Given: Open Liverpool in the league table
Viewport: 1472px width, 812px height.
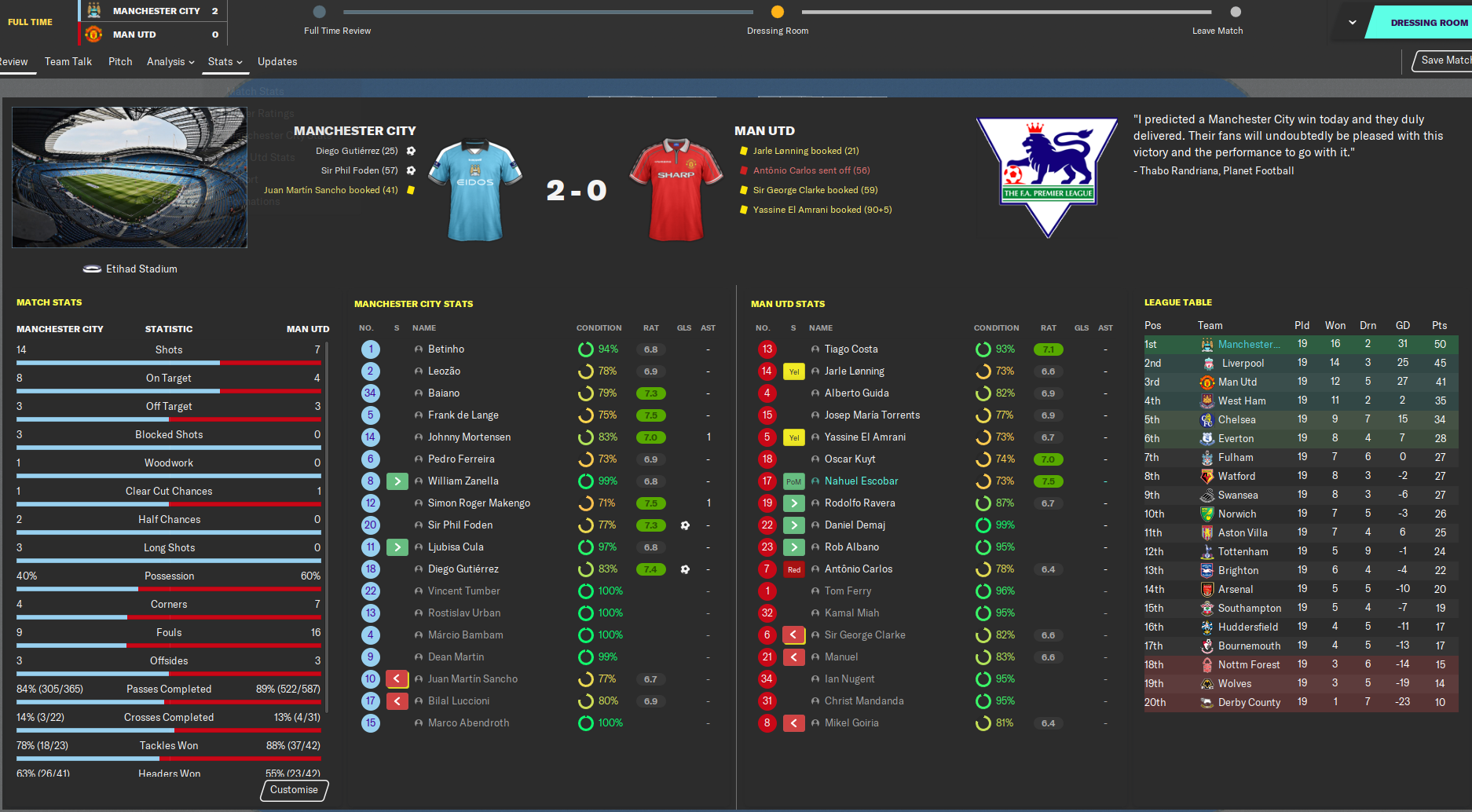Looking at the screenshot, I should [1243, 364].
